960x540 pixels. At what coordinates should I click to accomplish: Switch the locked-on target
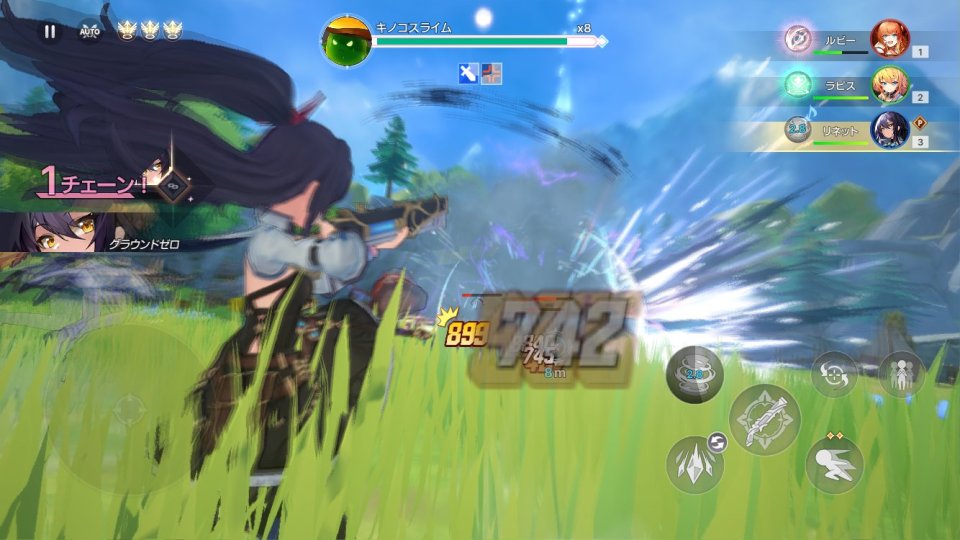(833, 374)
